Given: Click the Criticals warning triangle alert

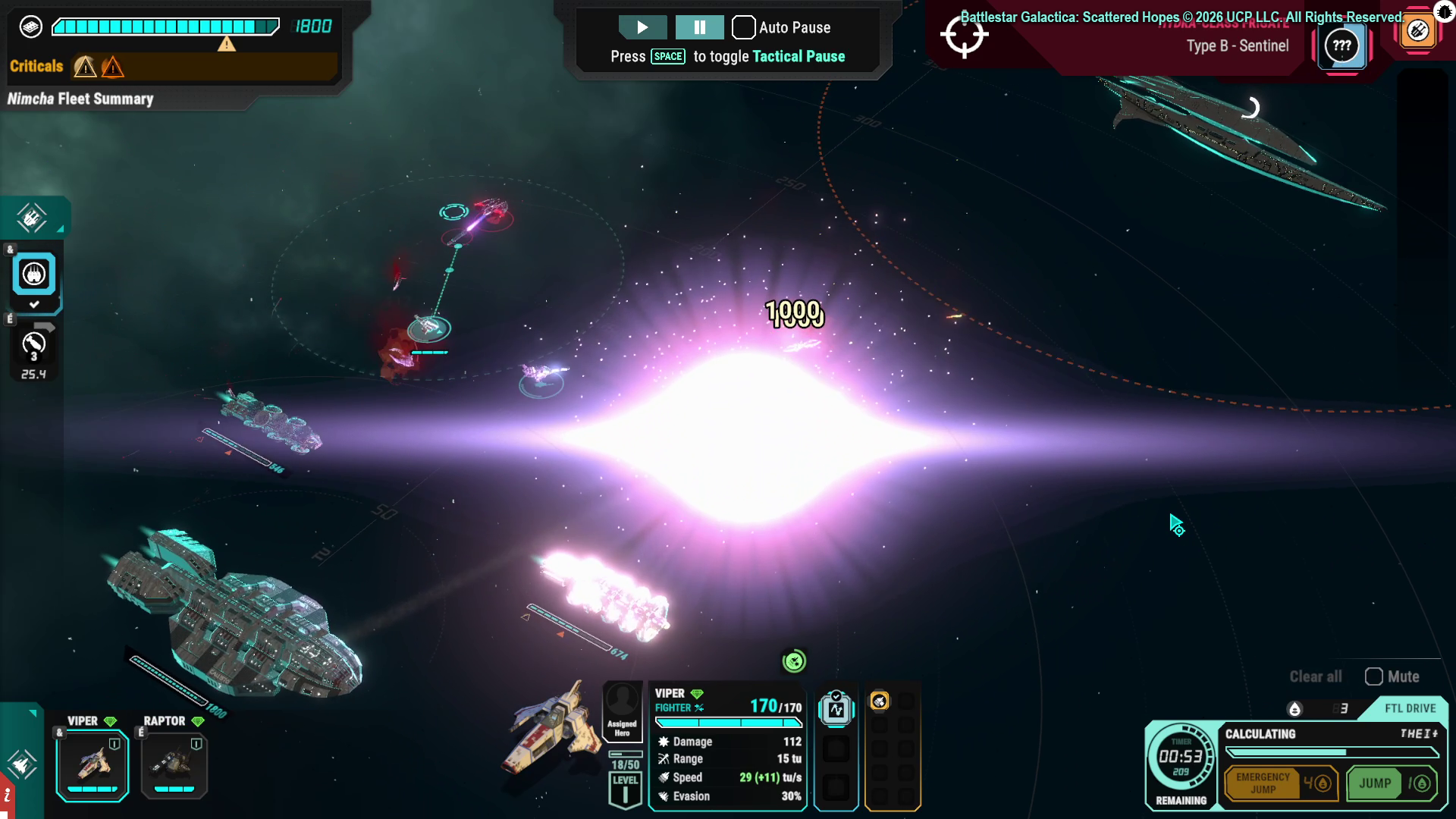Looking at the screenshot, I should click(x=85, y=67).
